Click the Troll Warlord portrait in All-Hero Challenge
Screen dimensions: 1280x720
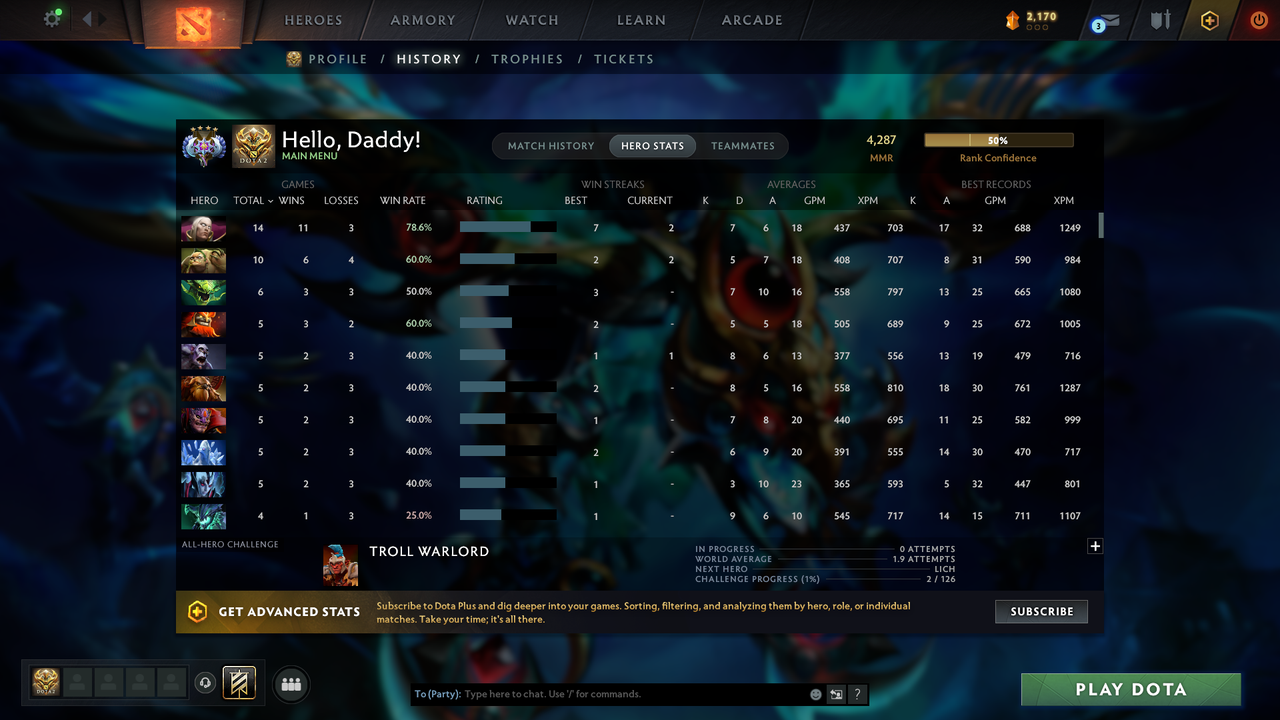pyautogui.click(x=341, y=564)
